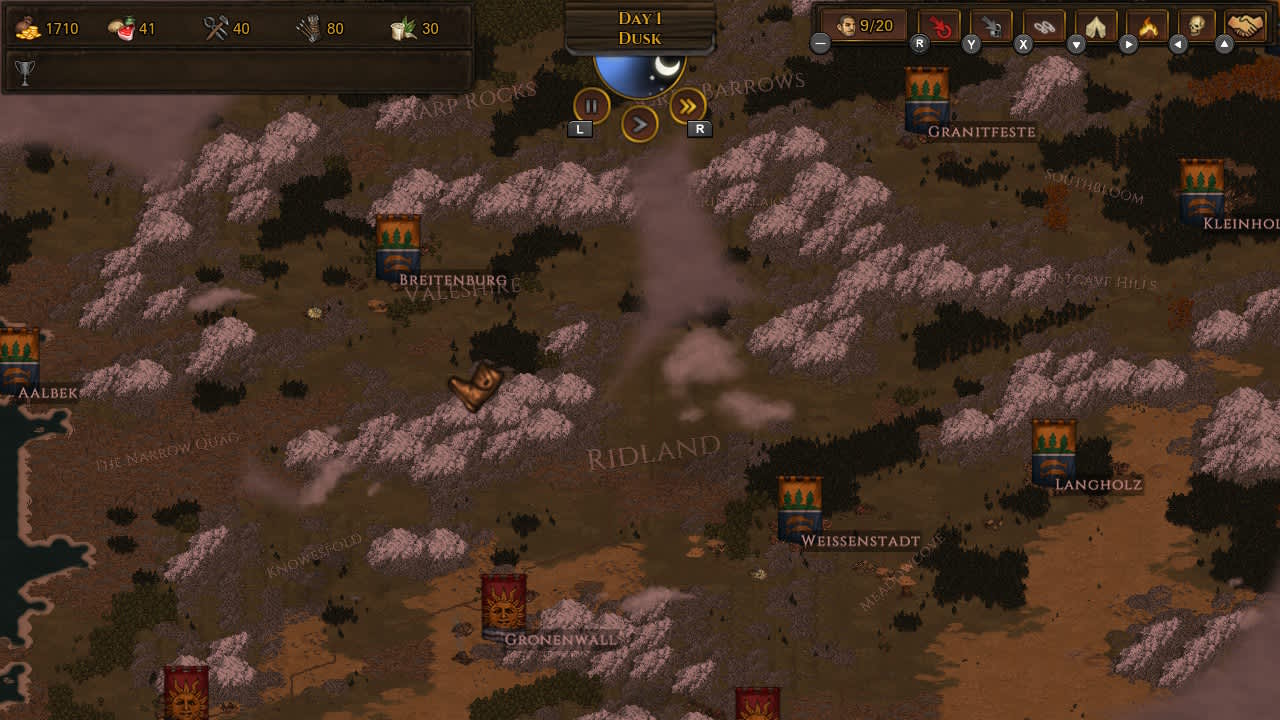Enable fast-forward time speed
Screen dimensions: 1280x720
pos(685,104)
